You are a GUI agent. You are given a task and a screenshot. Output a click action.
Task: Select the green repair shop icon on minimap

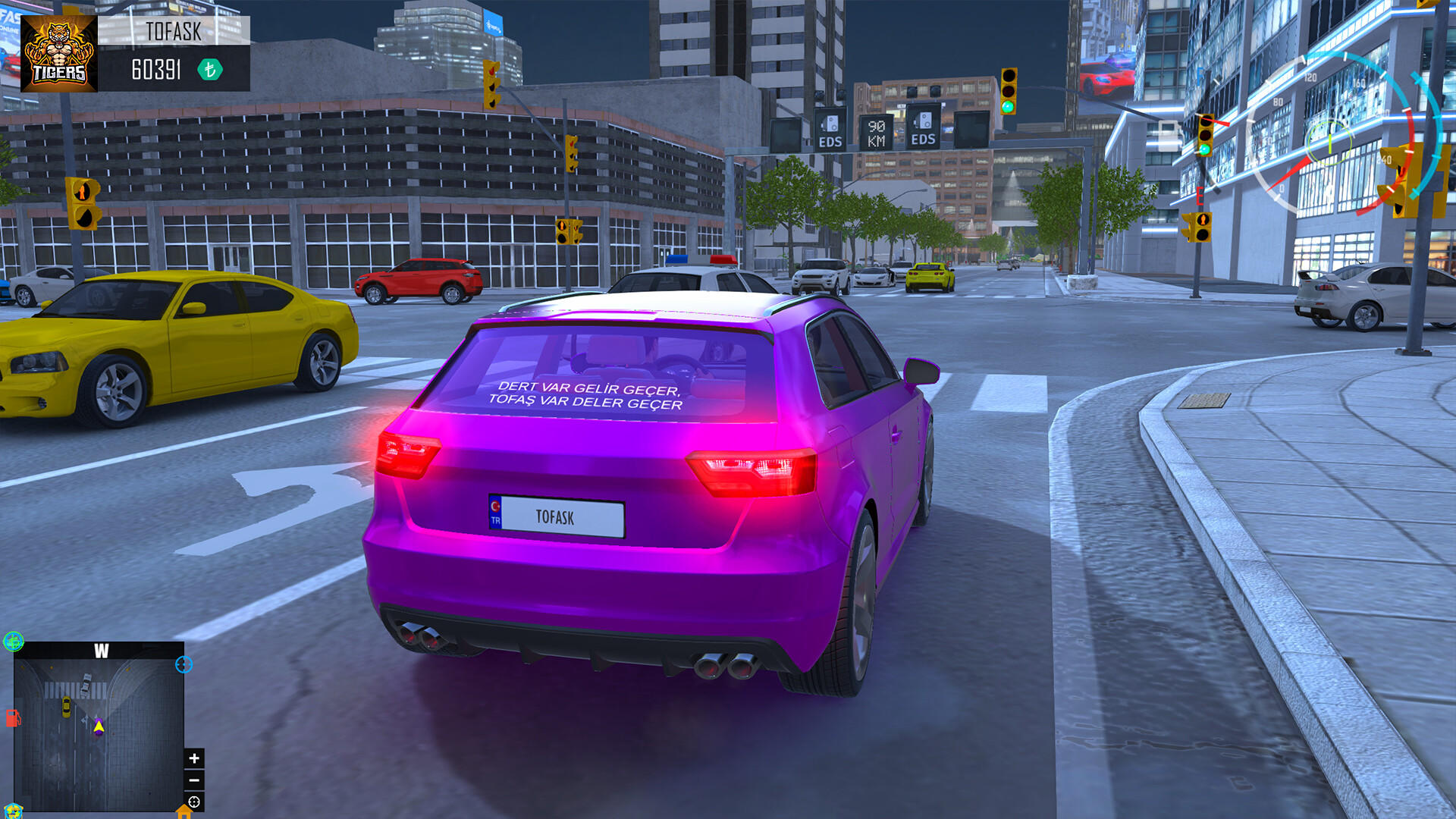tap(13, 642)
